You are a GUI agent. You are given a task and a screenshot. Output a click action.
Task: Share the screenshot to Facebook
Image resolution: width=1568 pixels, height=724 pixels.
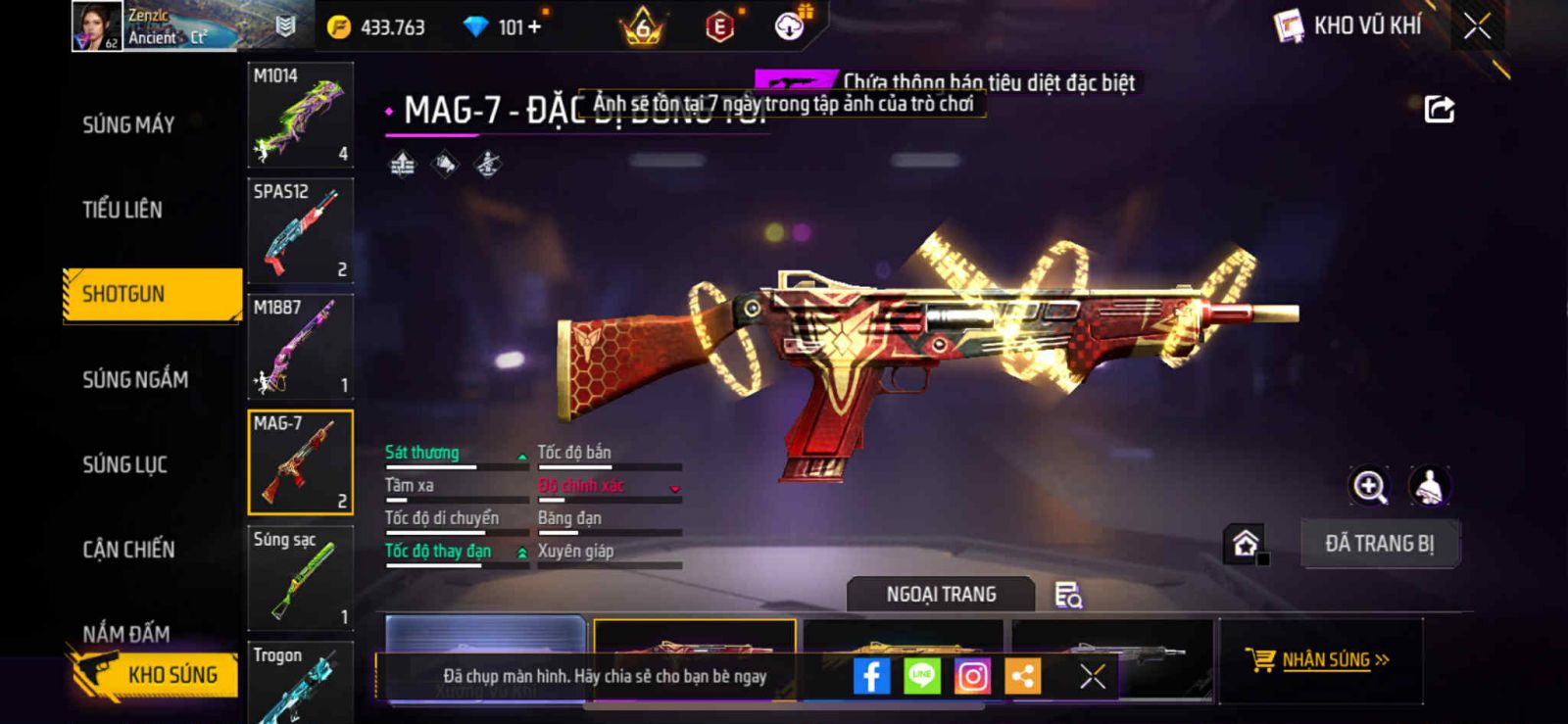pos(871,676)
